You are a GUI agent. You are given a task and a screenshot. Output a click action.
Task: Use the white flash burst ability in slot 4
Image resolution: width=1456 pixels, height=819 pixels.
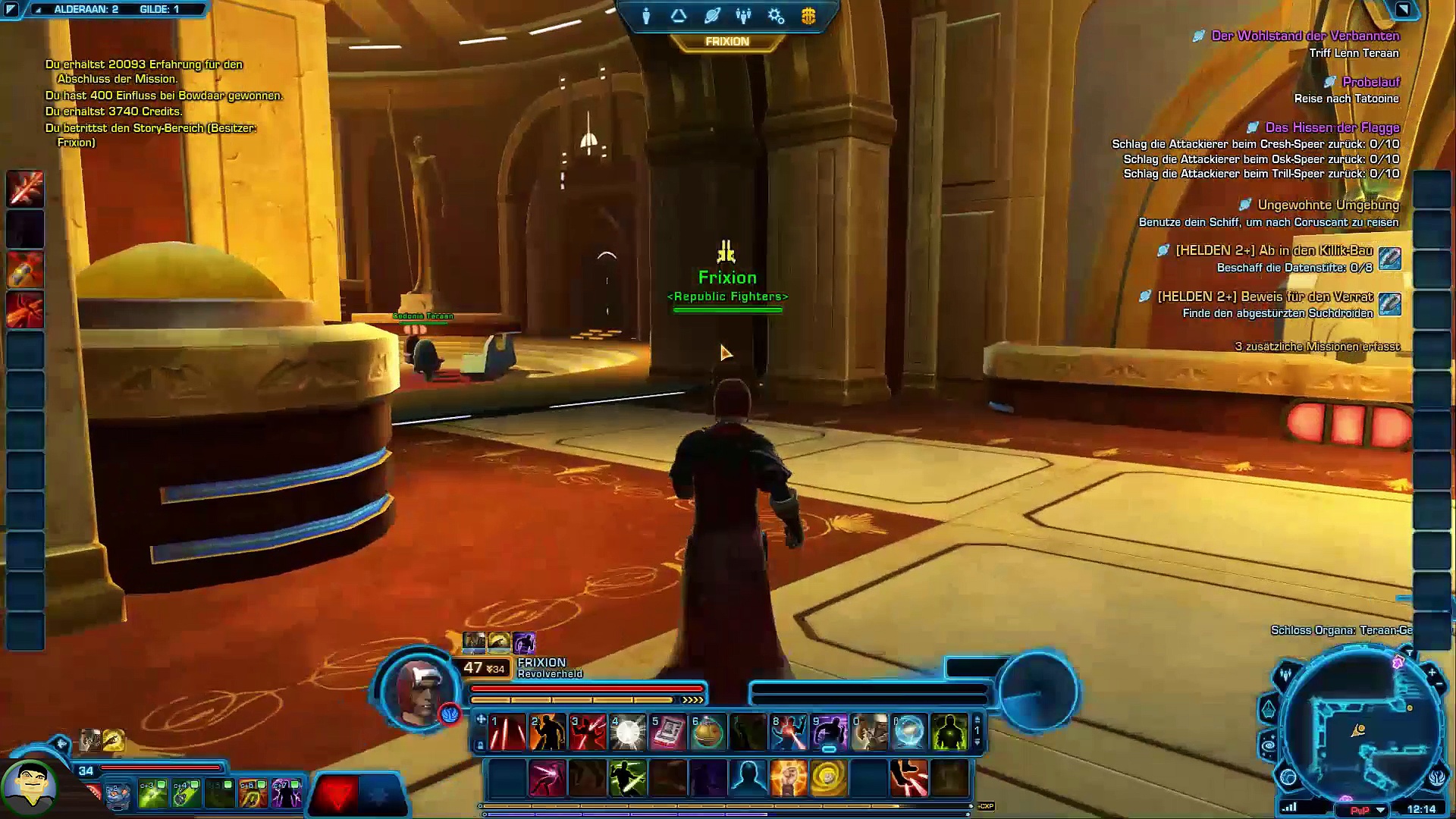628,733
